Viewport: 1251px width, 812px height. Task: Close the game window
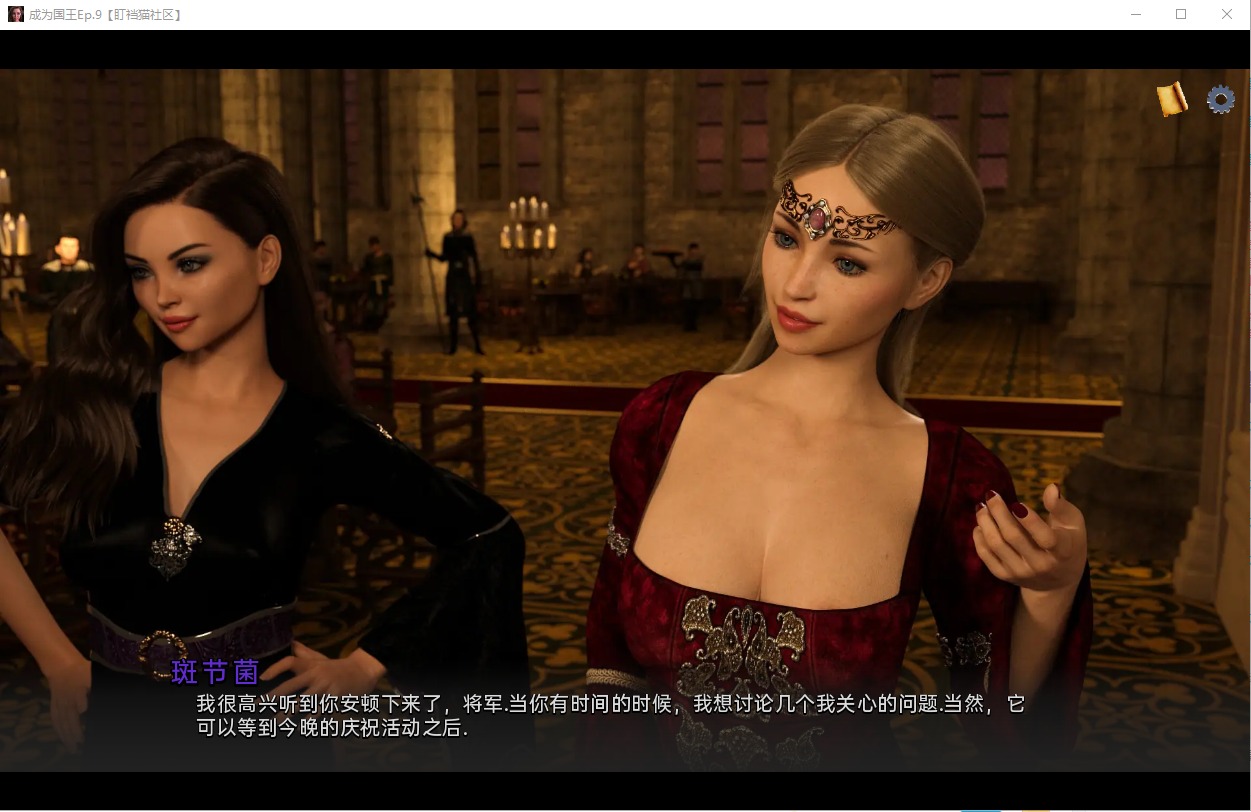(1227, 14)
